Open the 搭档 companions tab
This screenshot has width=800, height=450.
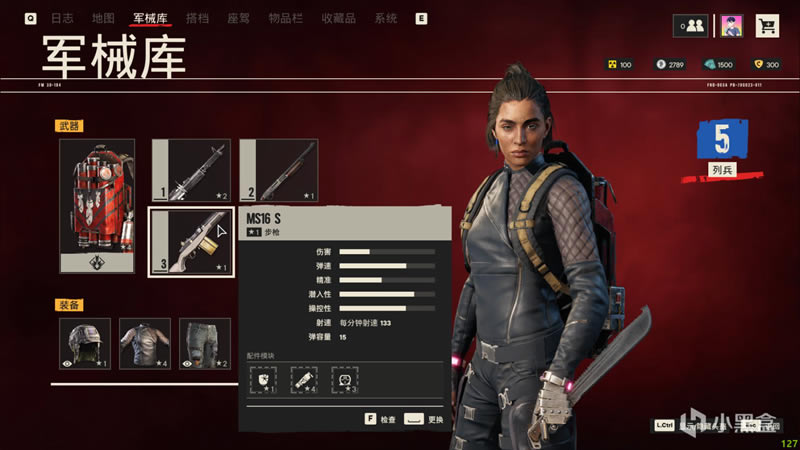coord(198,18)
